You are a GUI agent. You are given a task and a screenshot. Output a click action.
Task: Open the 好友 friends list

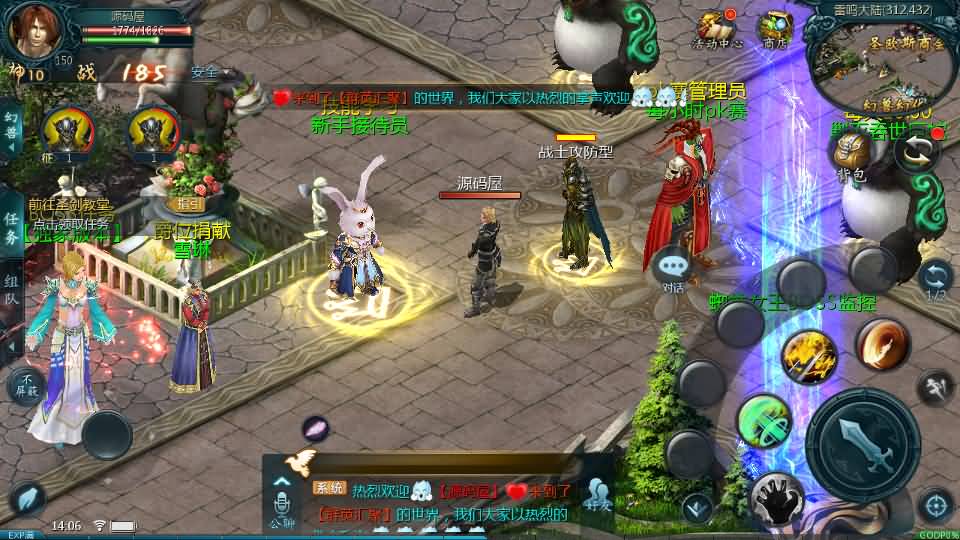click(x=598, y=491)
